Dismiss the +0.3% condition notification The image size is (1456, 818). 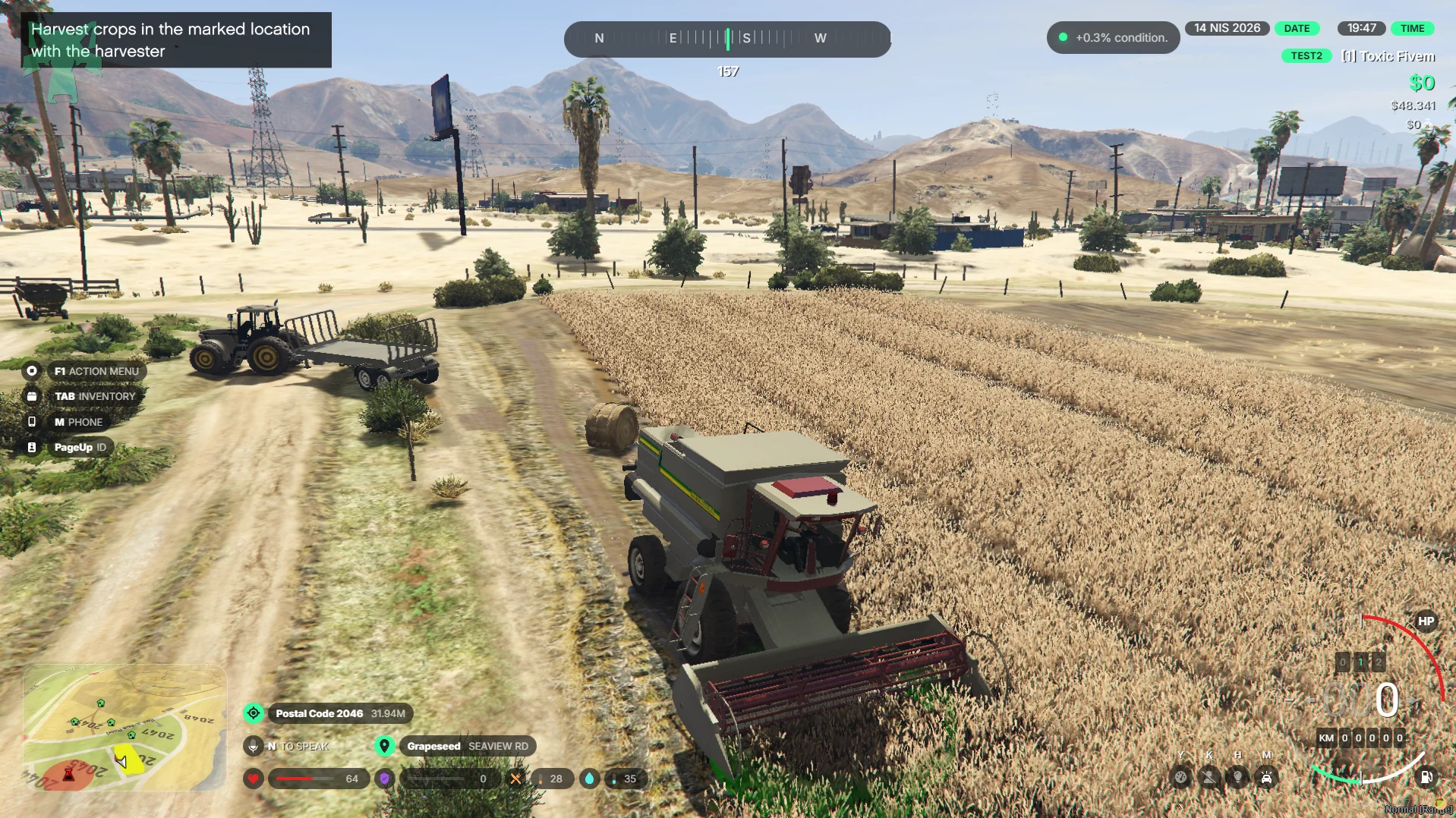pos(1113,38)
